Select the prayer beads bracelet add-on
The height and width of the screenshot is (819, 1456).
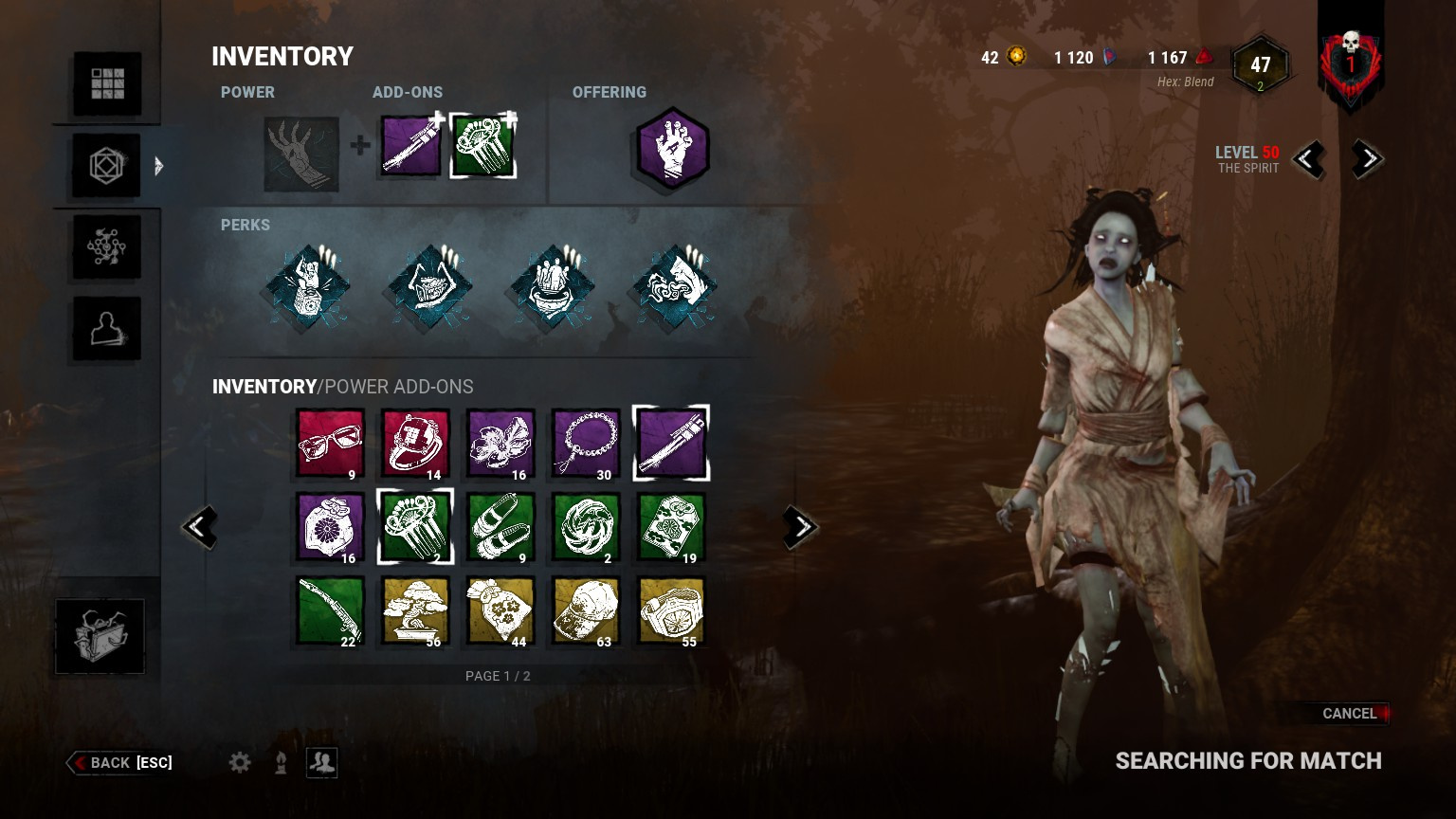click(586, 444)
